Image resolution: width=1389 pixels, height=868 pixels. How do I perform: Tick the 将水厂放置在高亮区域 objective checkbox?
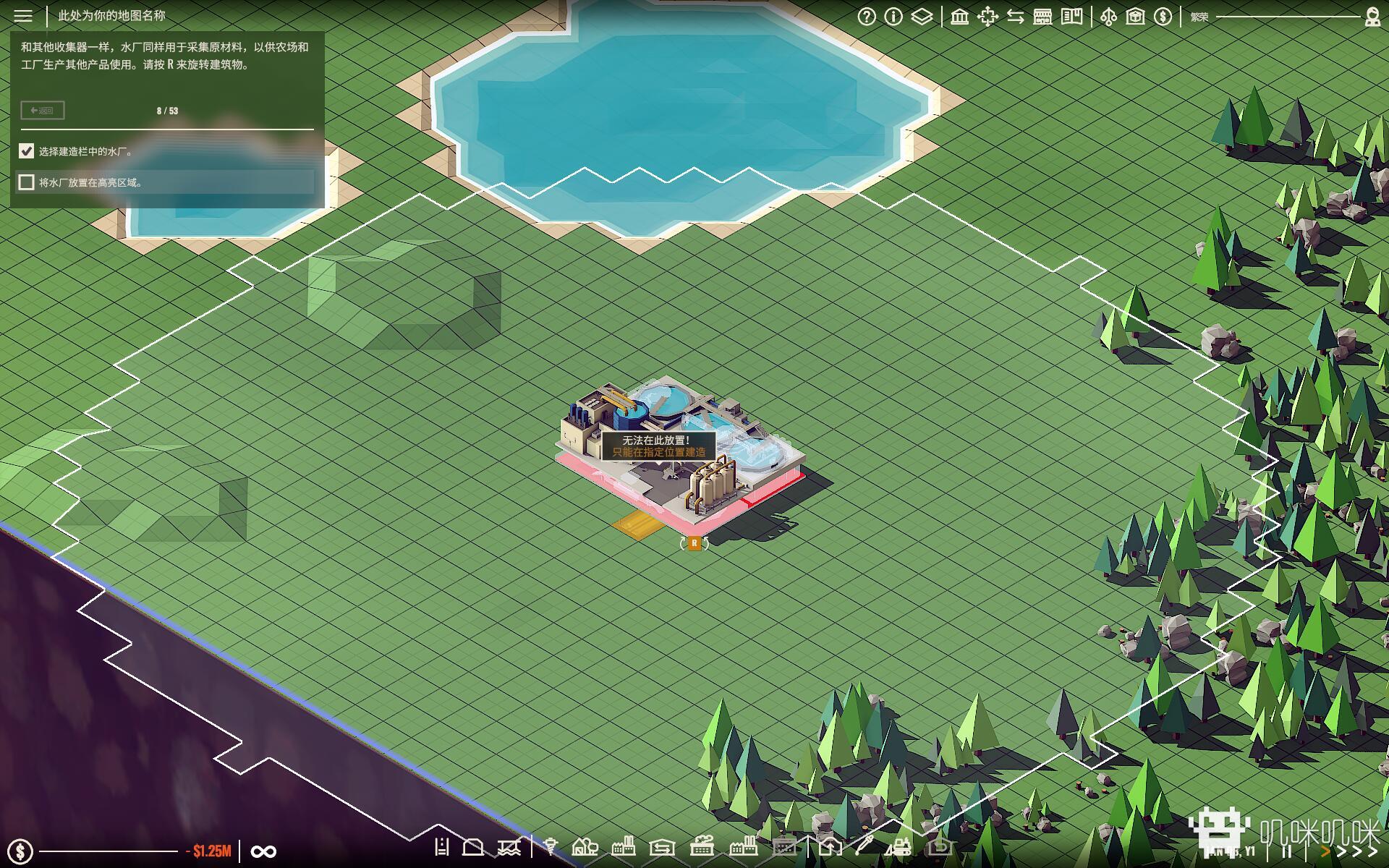pos(27,182)
